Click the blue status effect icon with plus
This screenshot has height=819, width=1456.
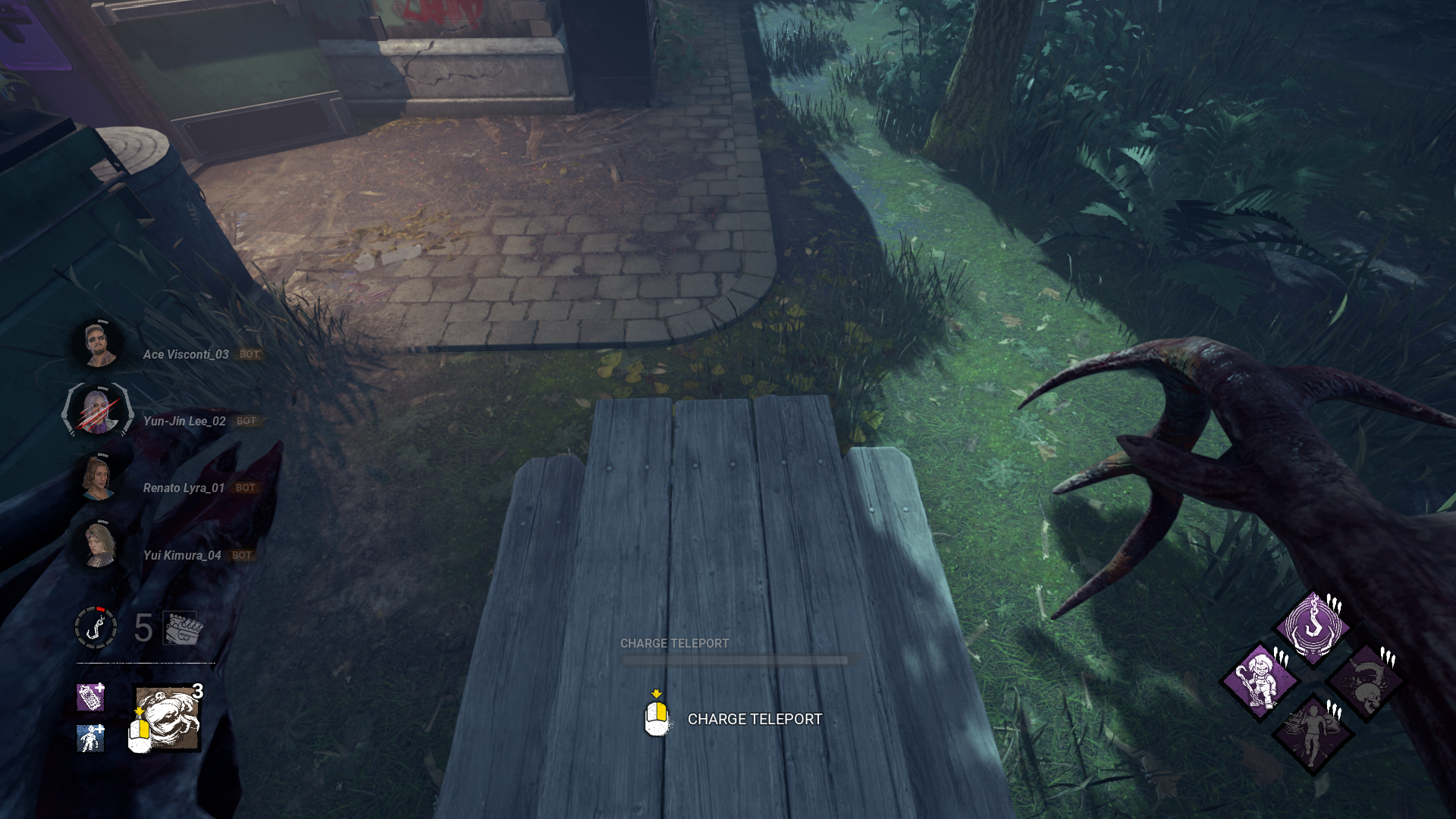click(x=90, y=739)
